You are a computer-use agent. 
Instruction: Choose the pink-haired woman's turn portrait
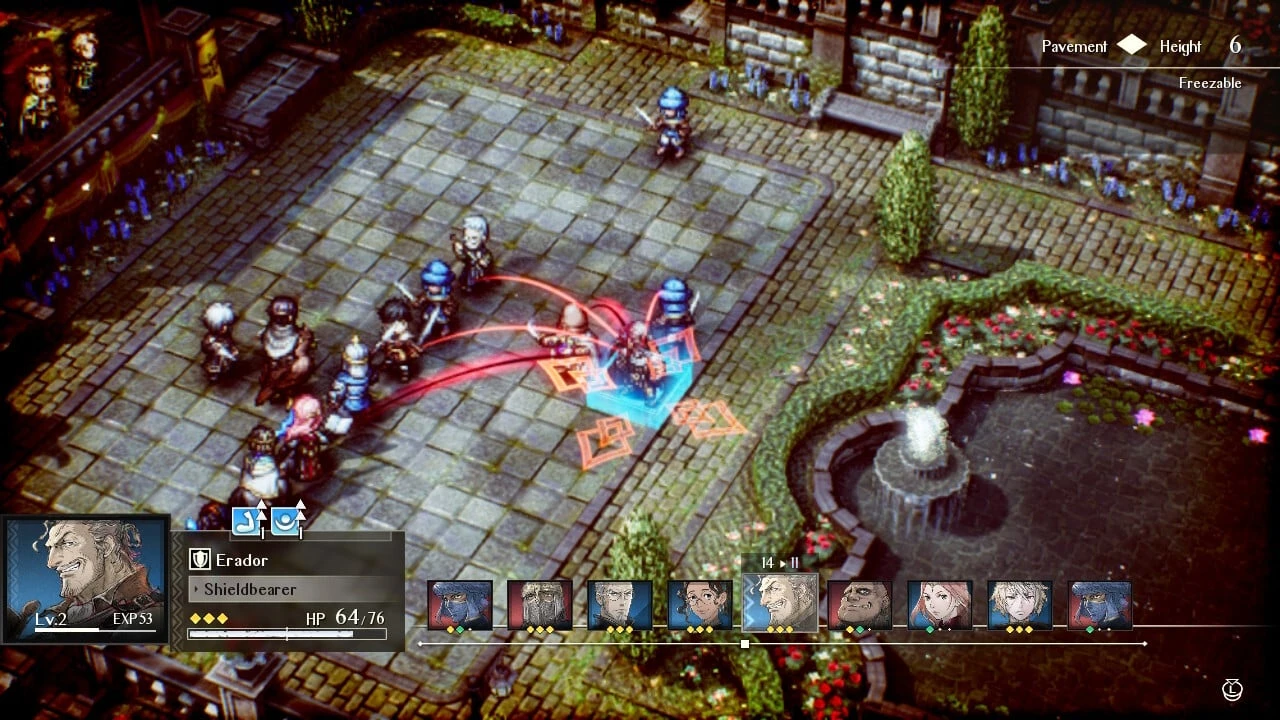[940, 605]
